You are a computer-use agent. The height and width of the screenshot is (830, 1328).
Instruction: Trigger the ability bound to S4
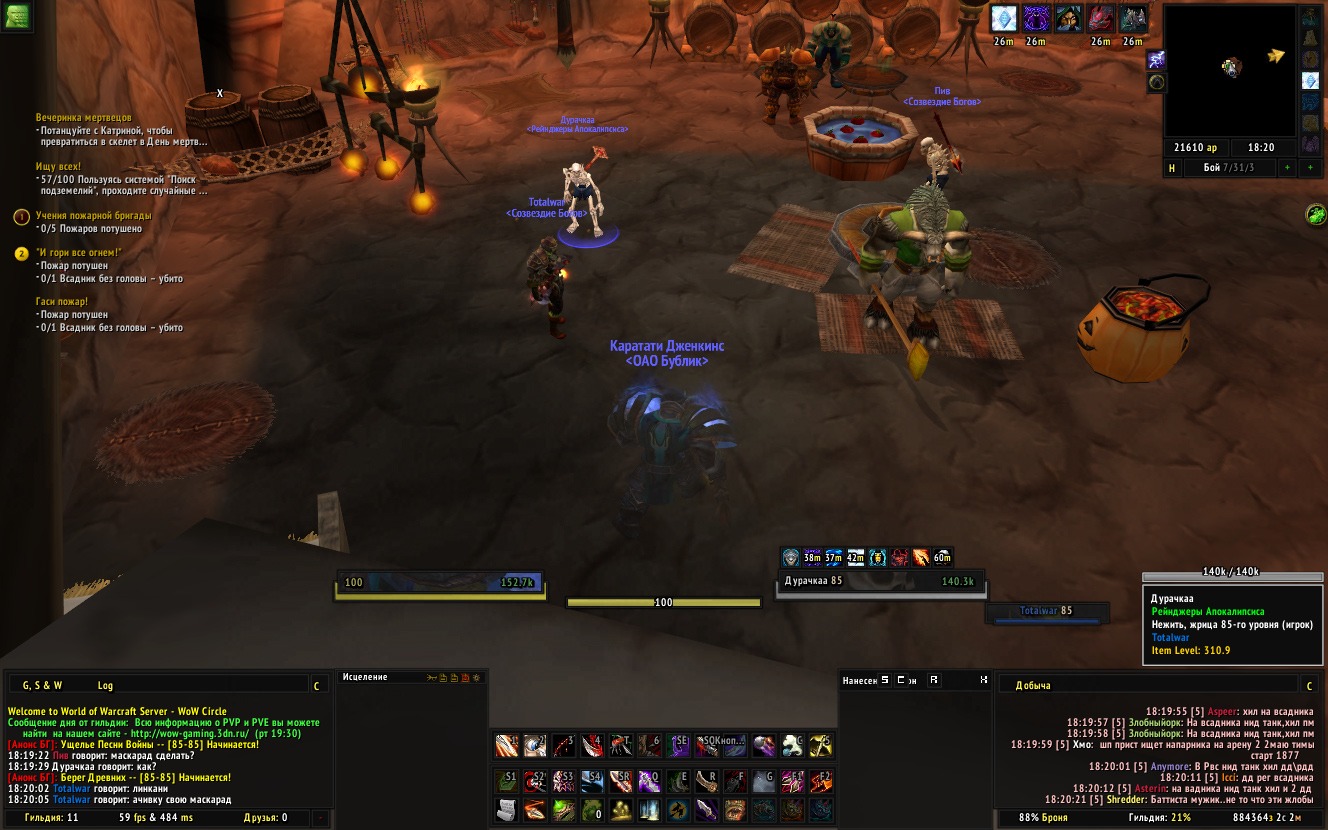[594, 780]
